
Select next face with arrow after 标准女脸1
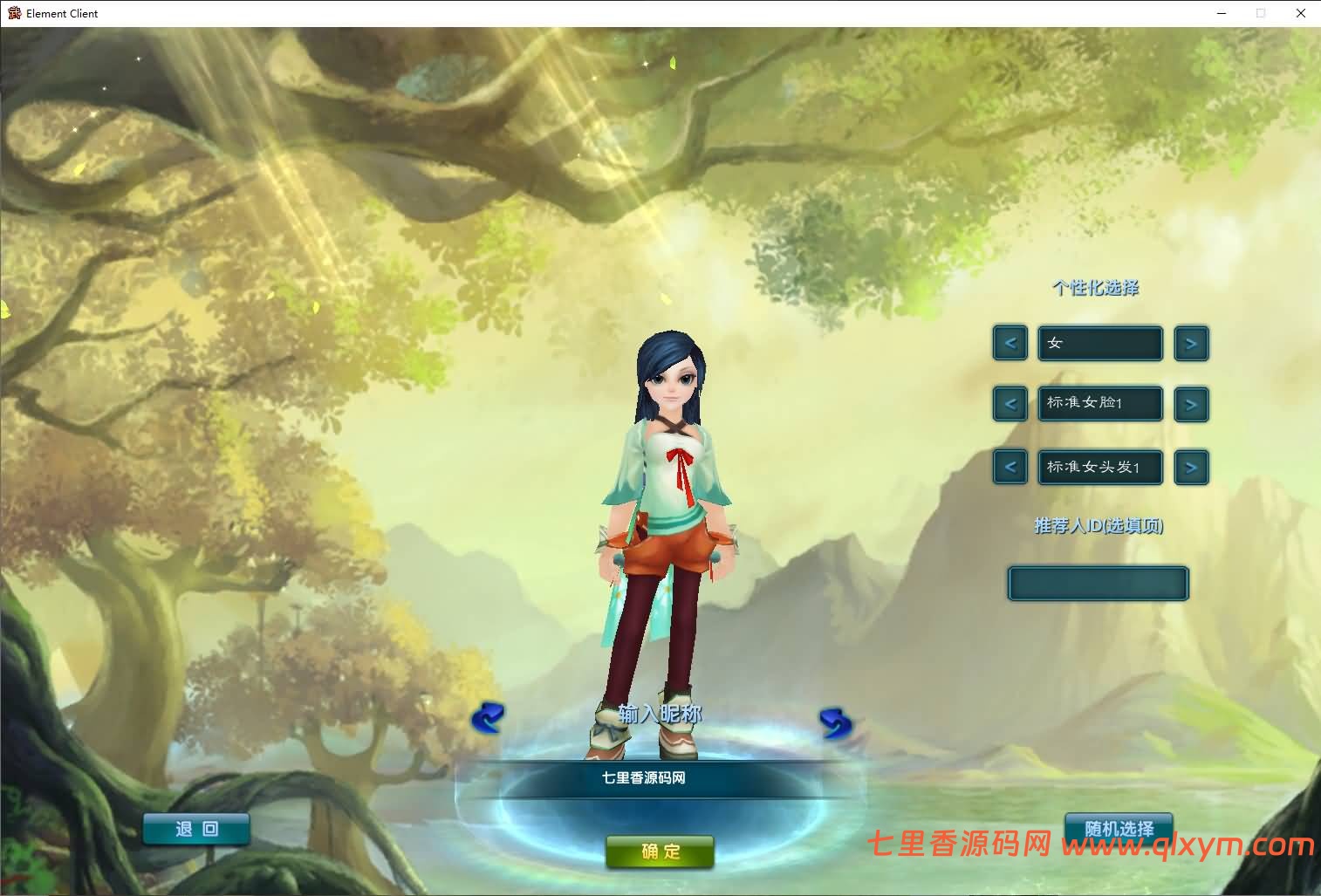[1192, 404]
